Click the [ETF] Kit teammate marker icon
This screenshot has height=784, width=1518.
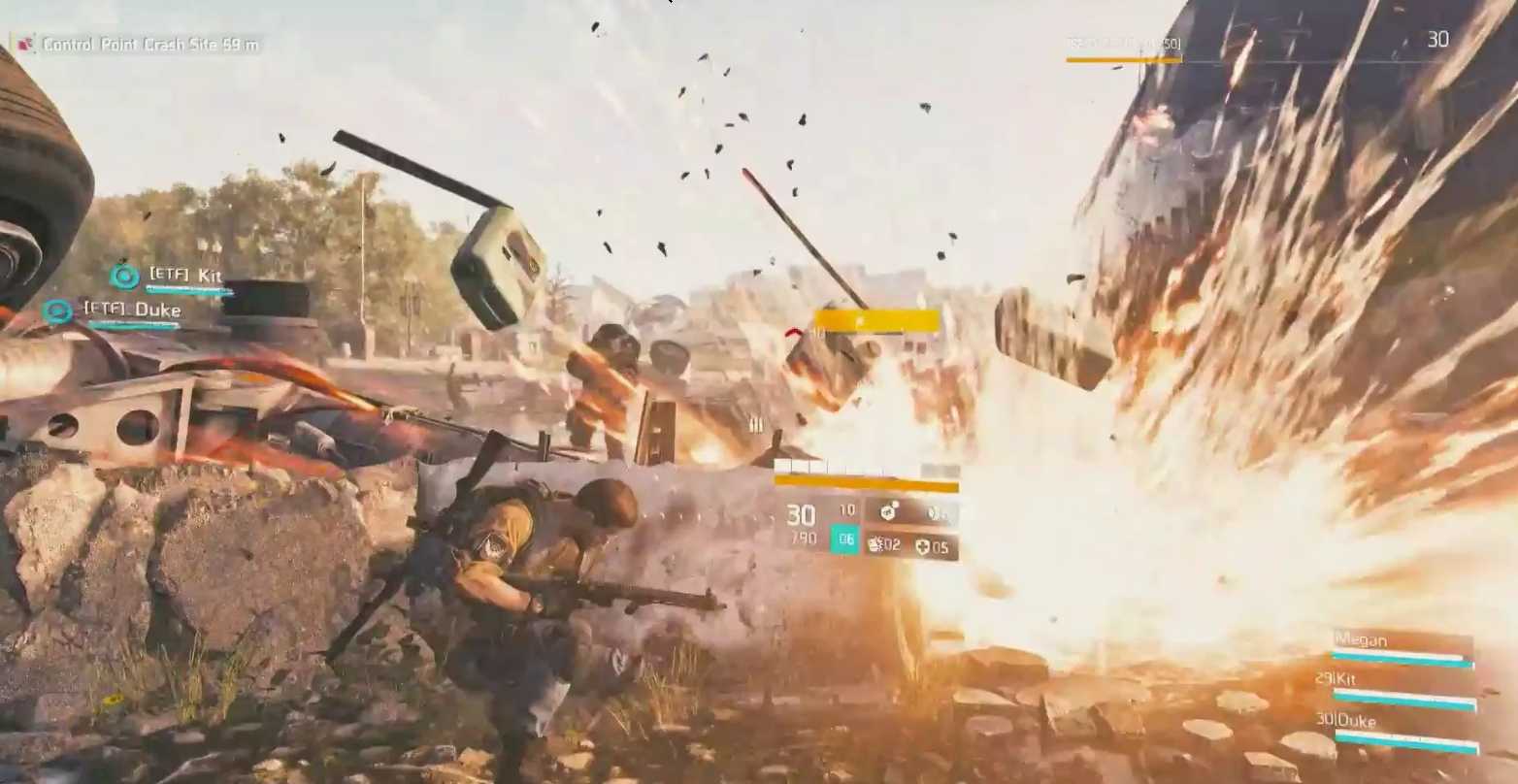click(124, 277)
